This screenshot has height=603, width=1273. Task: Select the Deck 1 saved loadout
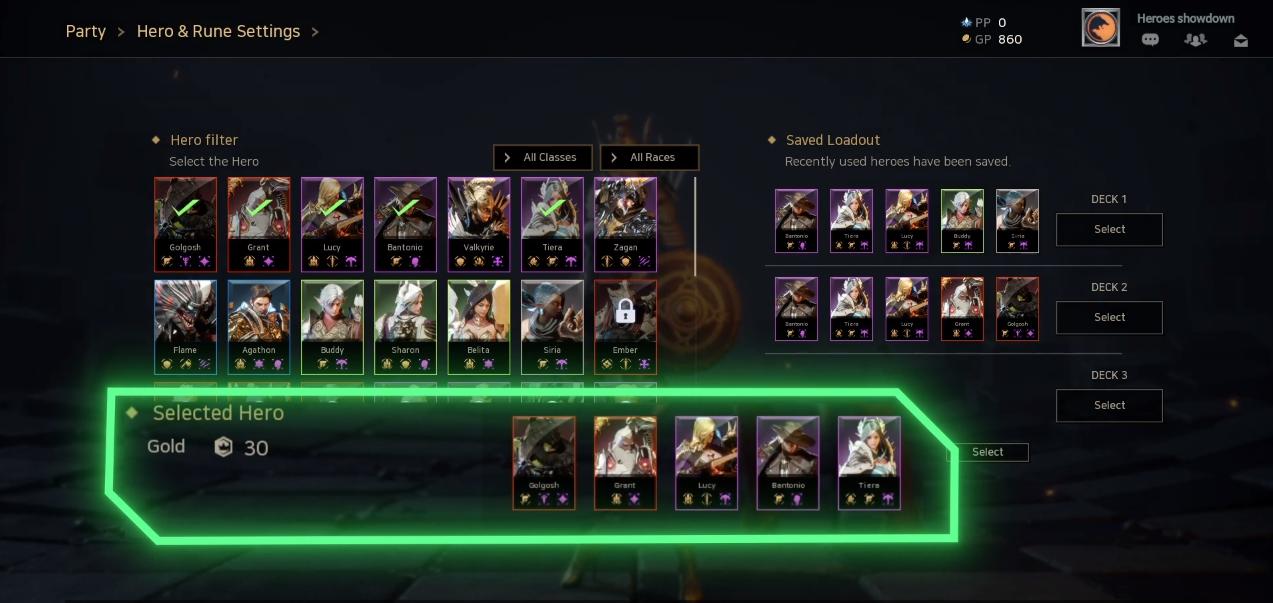(1109, 229)
